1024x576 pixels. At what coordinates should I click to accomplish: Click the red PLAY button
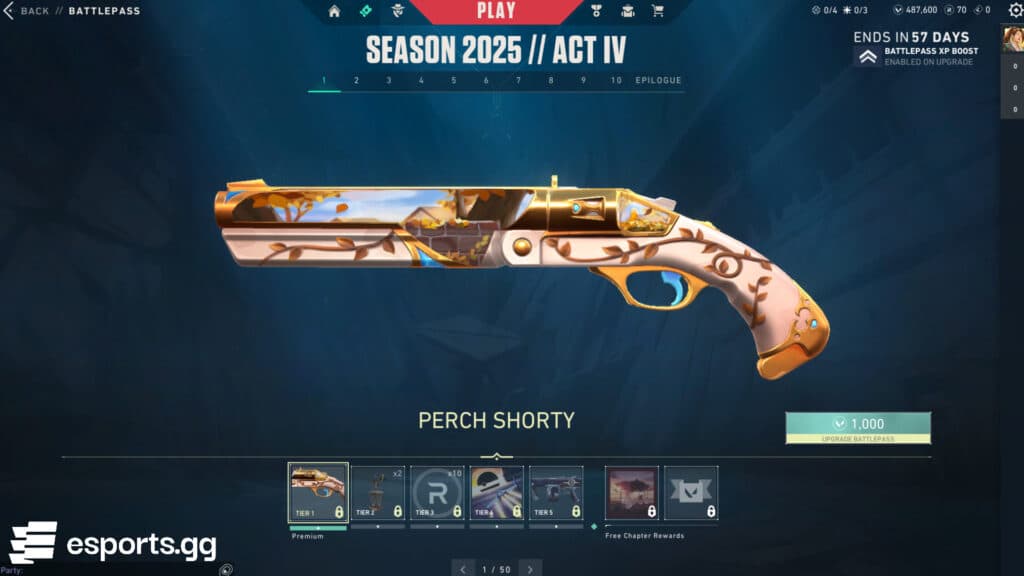click(x=496, y=11)
